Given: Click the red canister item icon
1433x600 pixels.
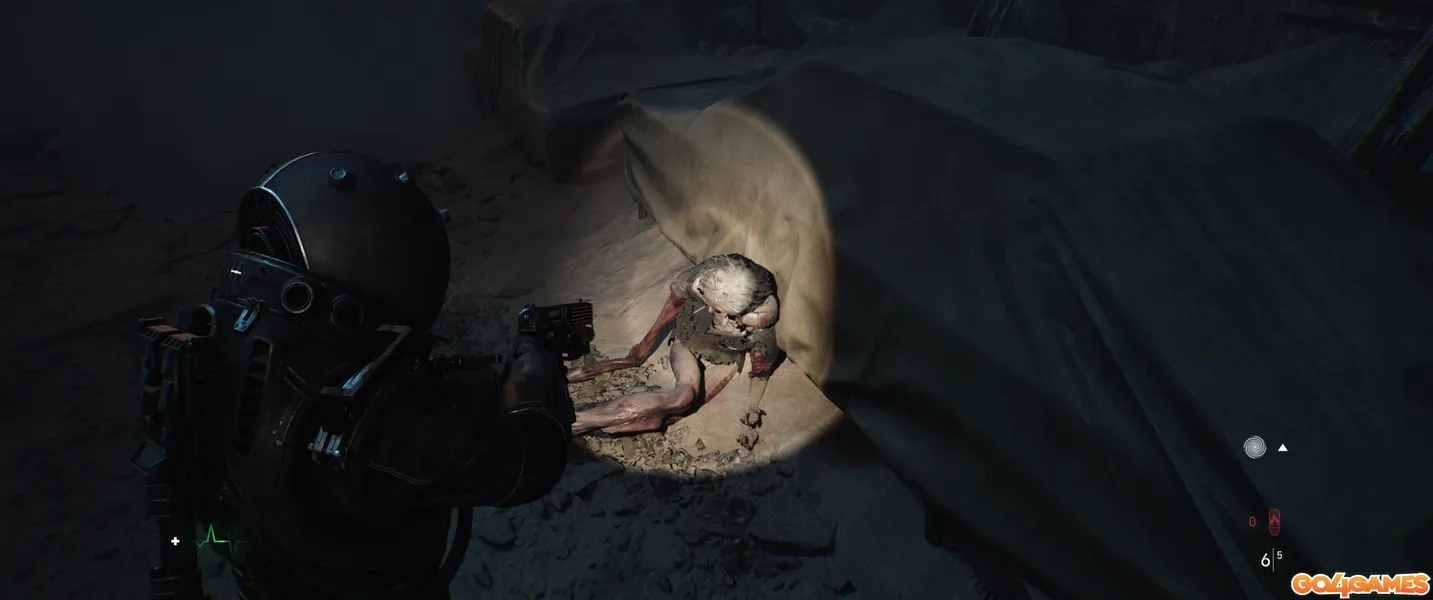Looking at the screenshot, I should (1274, 521).
